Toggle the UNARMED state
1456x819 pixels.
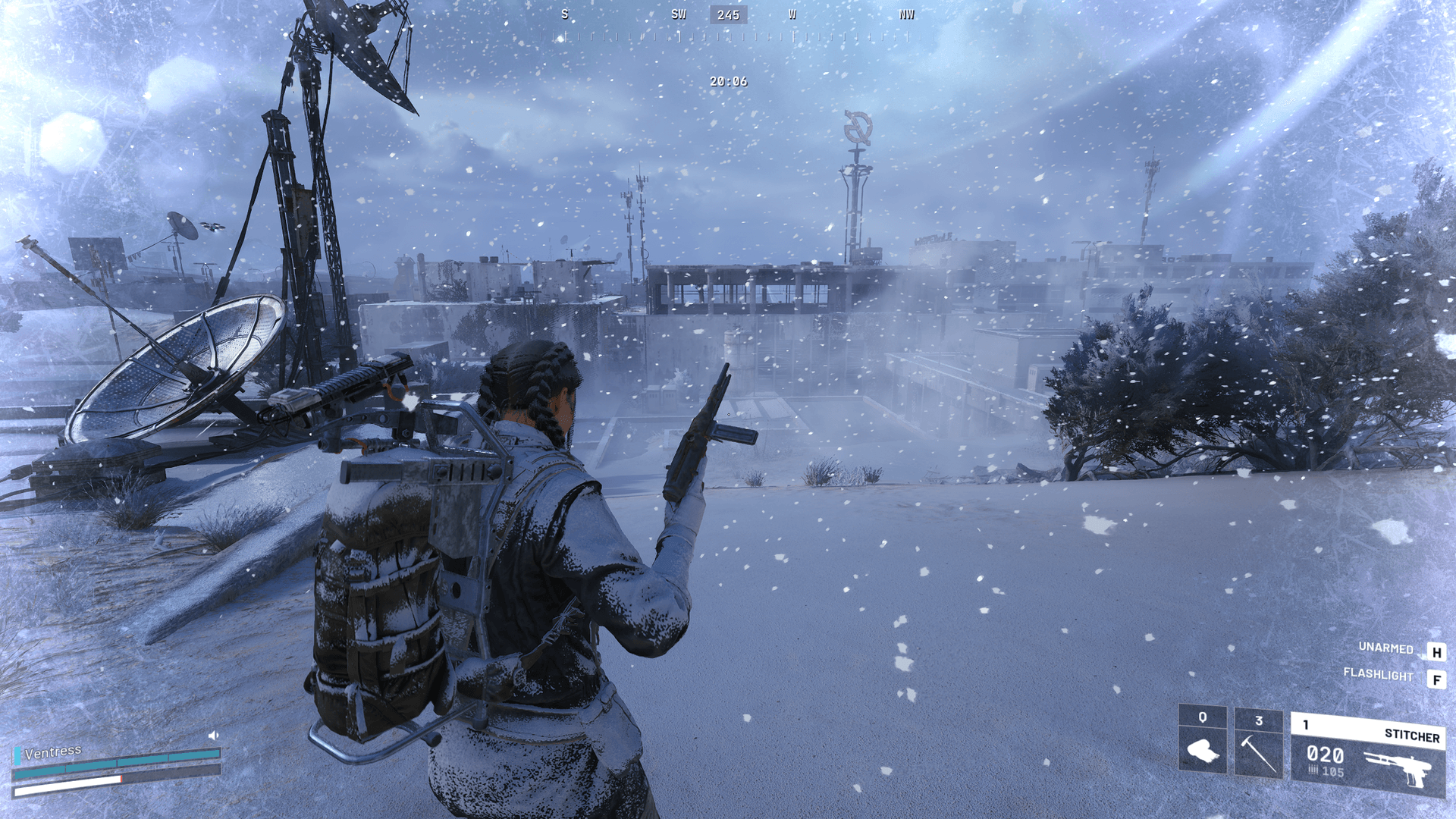1385,649
